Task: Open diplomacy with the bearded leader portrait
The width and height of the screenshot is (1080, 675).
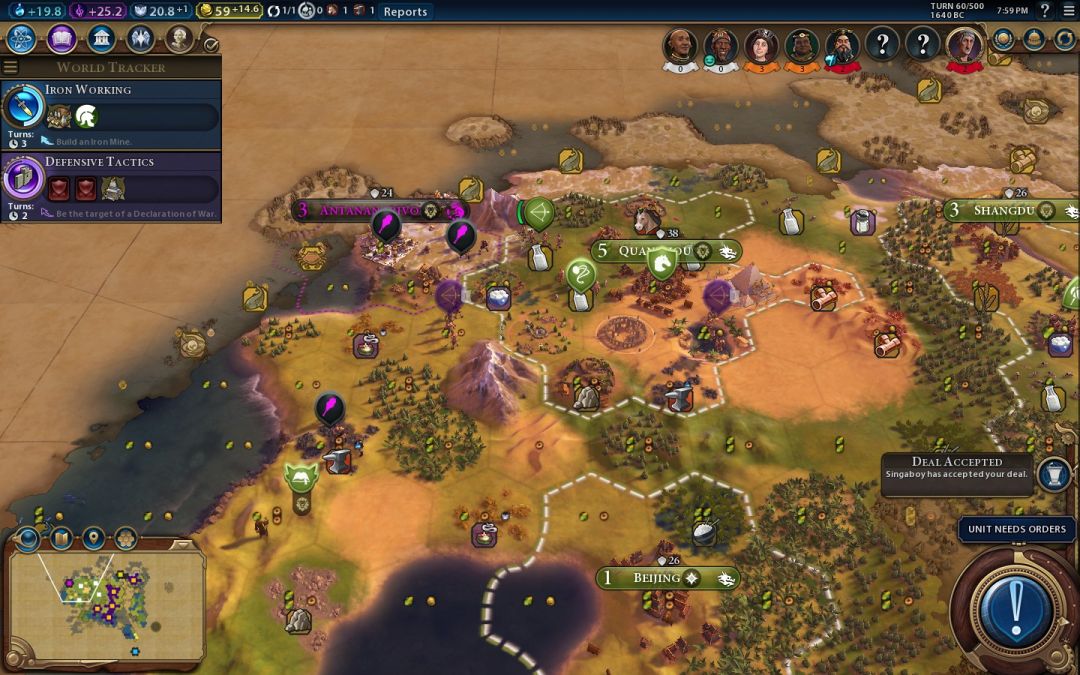Action: (x=843, y=45)
